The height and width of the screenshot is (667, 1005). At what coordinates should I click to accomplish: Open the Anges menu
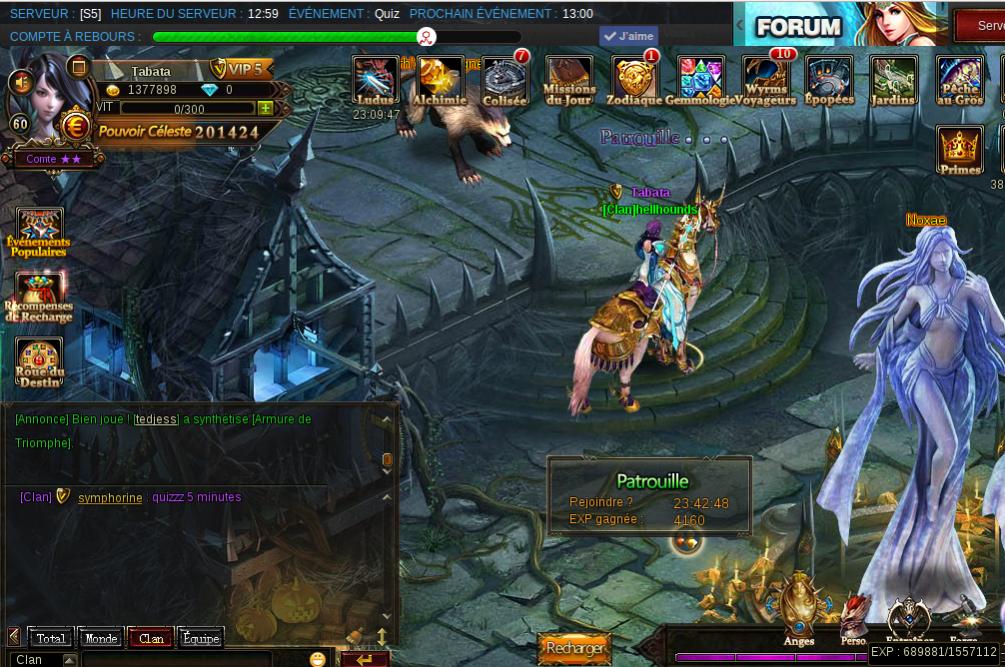click(798, 608)
